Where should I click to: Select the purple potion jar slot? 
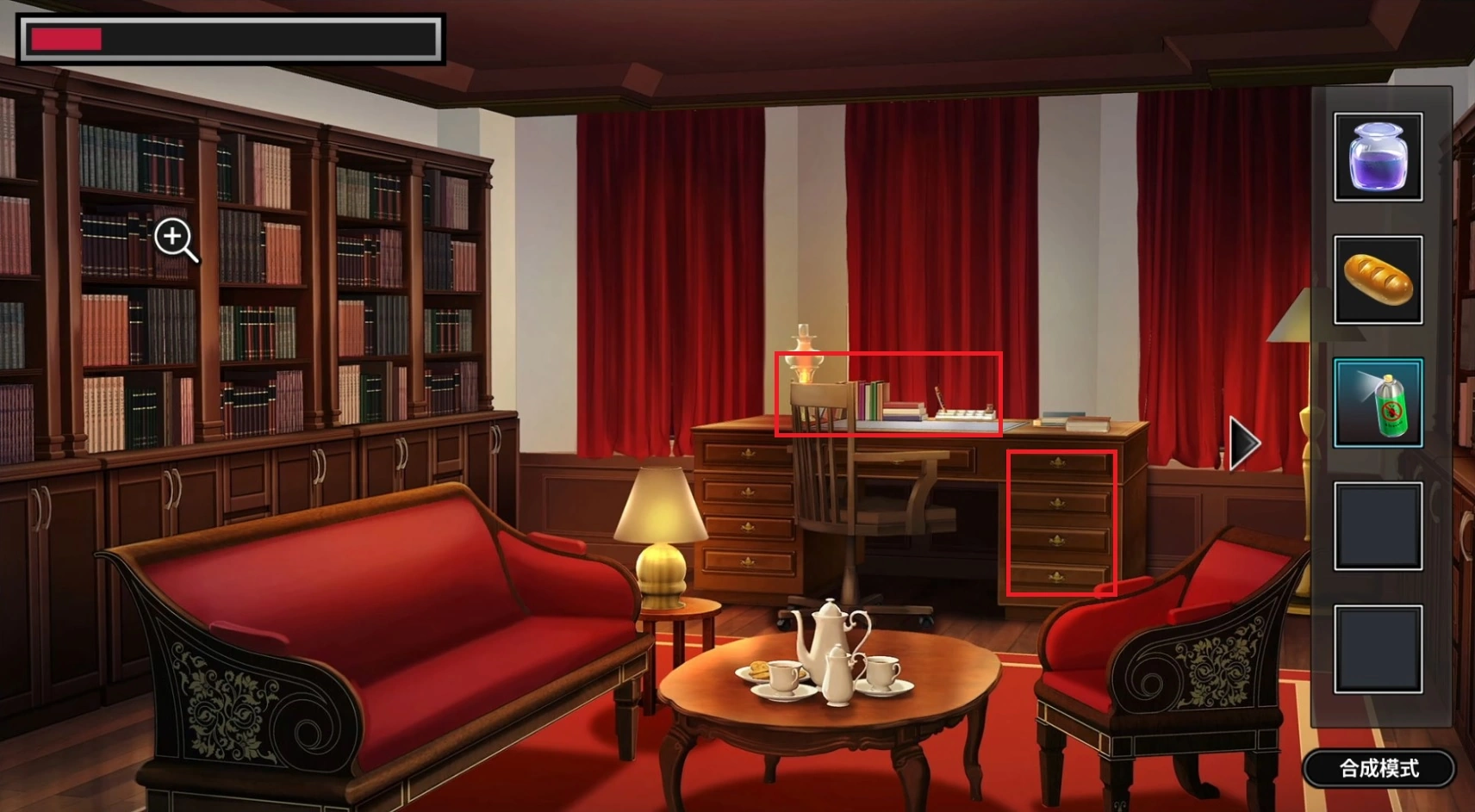1378,157
